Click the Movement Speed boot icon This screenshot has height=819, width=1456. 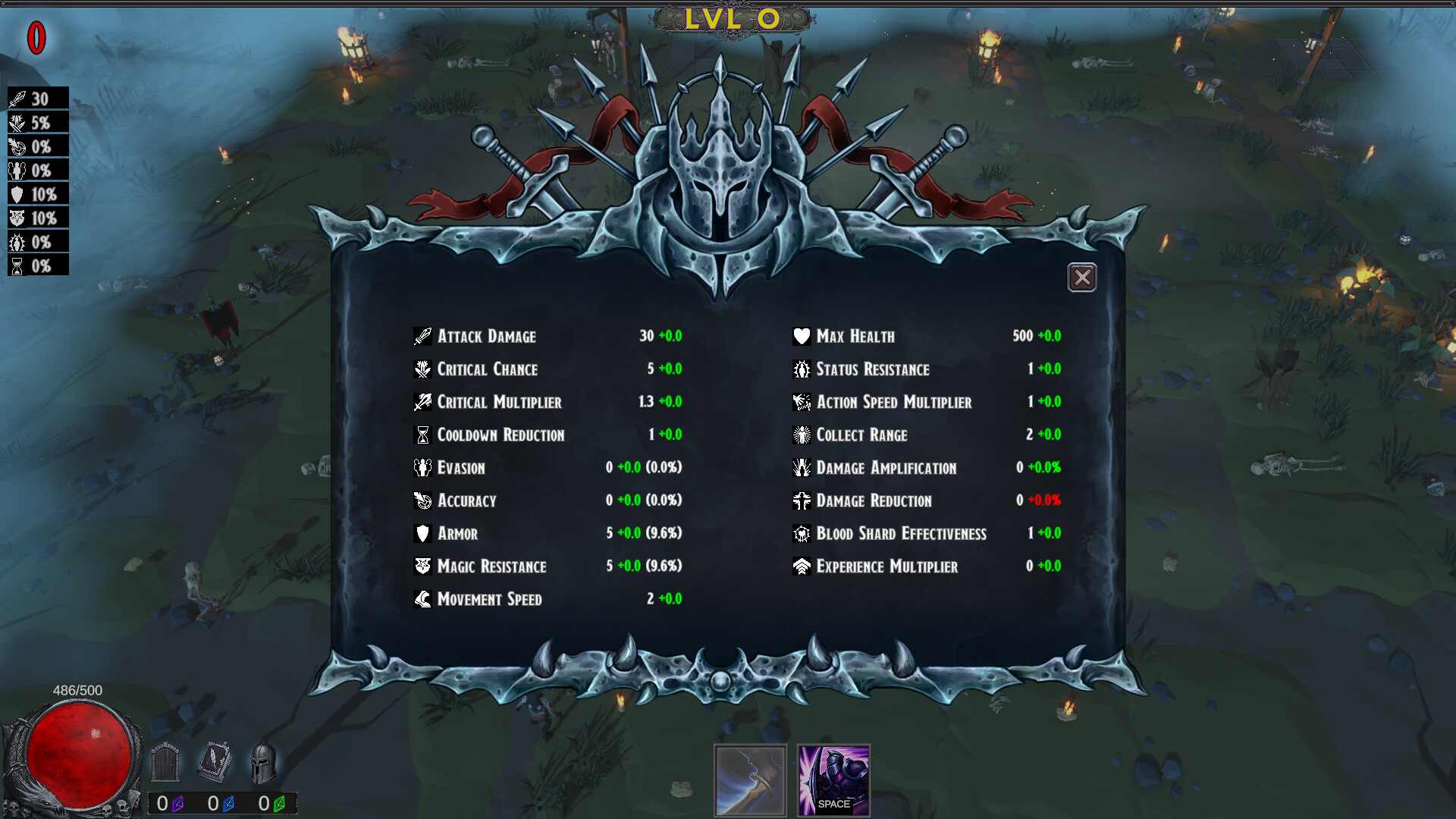click(422, 599)
